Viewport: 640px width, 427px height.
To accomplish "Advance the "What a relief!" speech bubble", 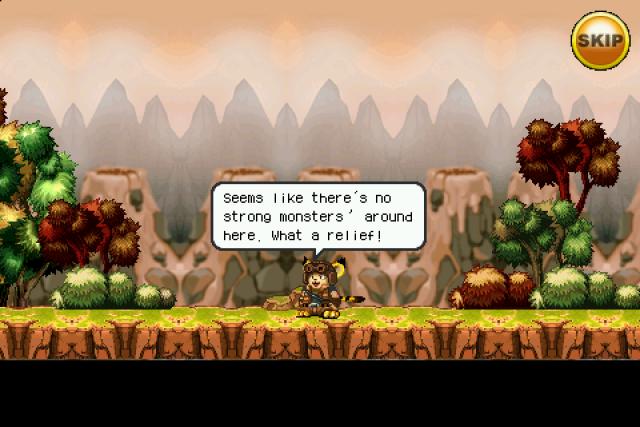I will click(x=317, y=217).
